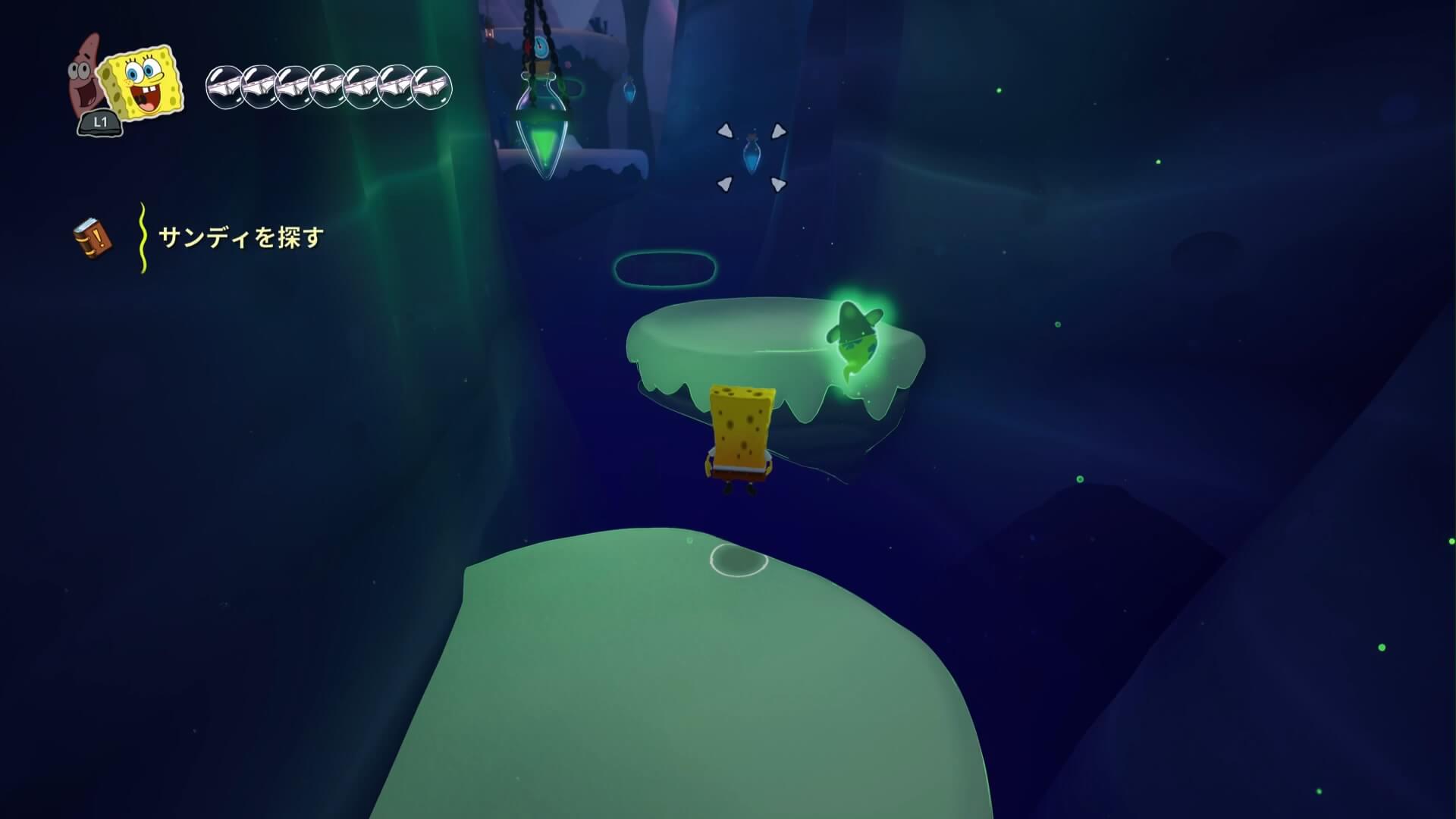The image size is (1456, 819).
Task: Click the SpongeBob character portrait
Action: coord(143,83)
